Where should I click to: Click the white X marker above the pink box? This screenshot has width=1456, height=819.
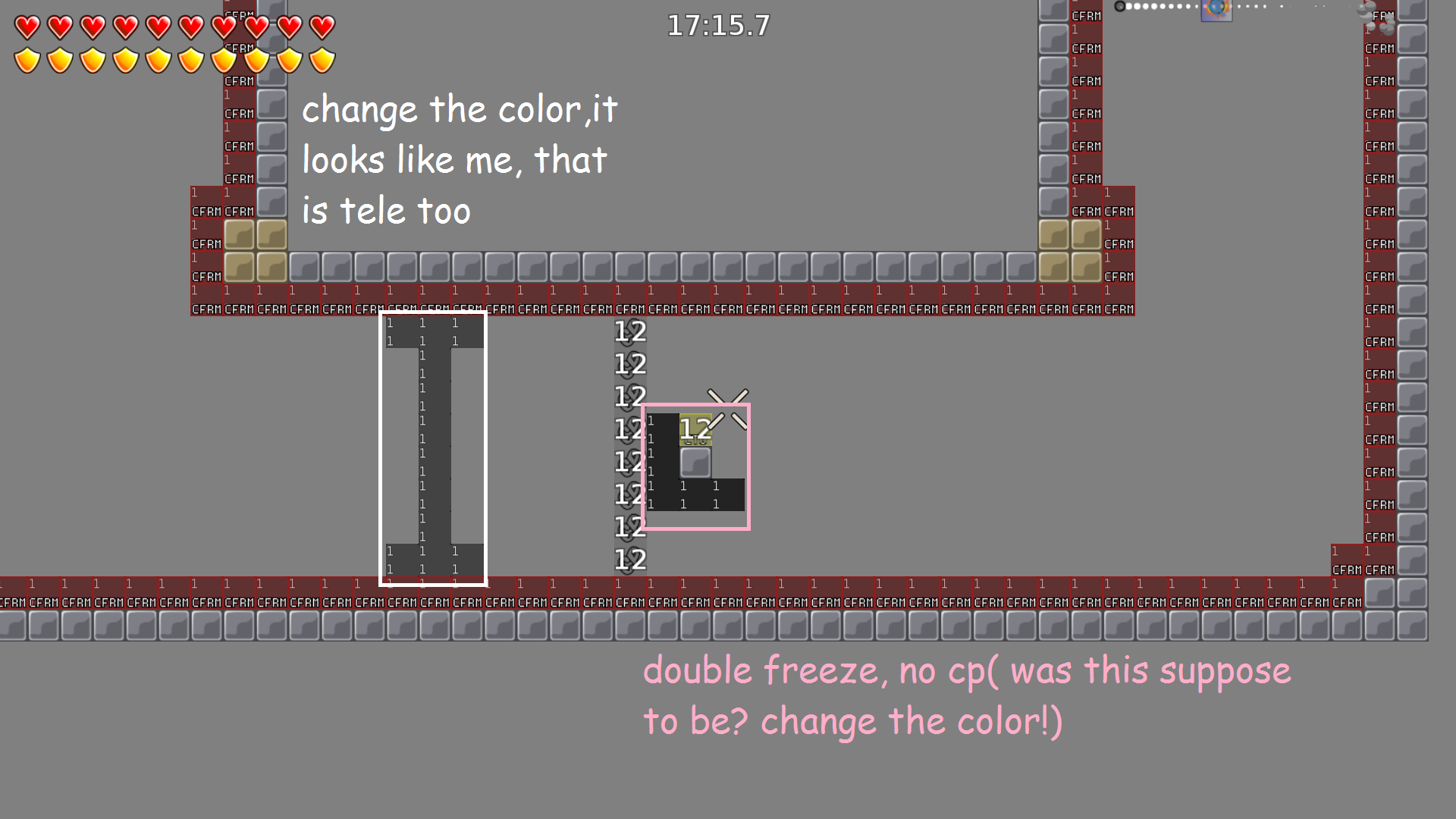pyautogui.click(x=726, y=396)
